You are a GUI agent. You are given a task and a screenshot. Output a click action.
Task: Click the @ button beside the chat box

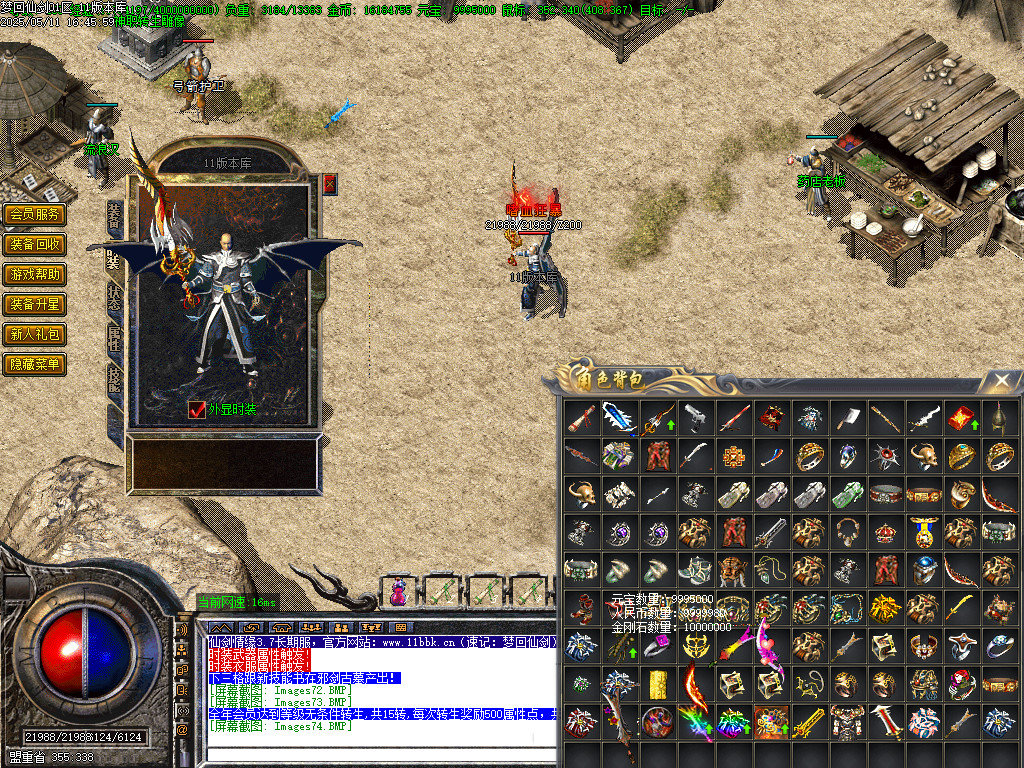click(182, 729)
